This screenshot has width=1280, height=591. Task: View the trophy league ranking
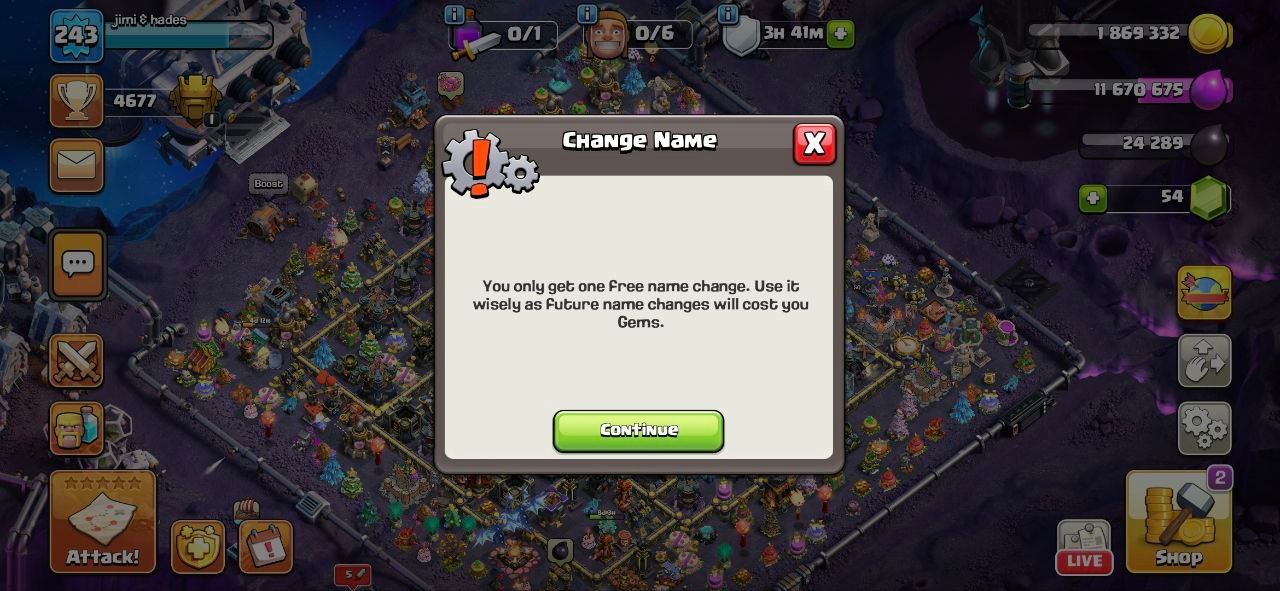click(x=77, y=101)
